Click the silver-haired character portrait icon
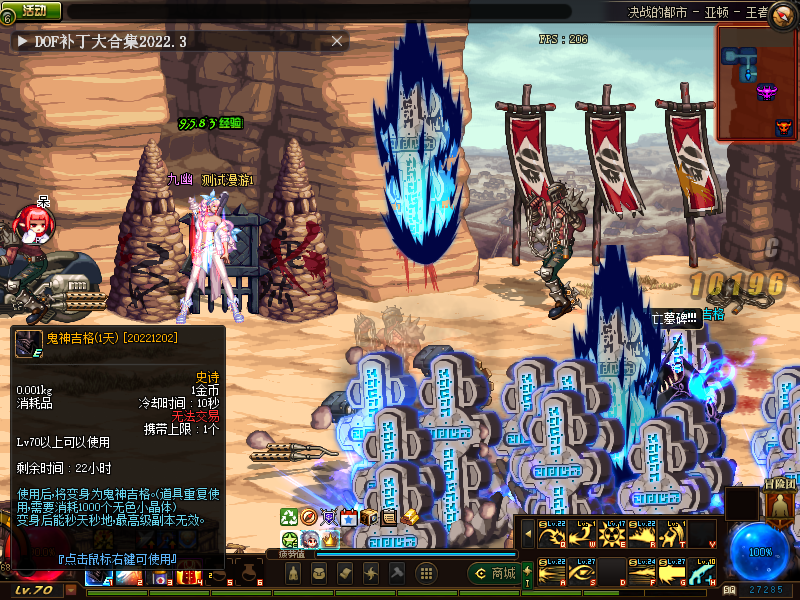Screen dimensions: 800x600 point(310,539)
